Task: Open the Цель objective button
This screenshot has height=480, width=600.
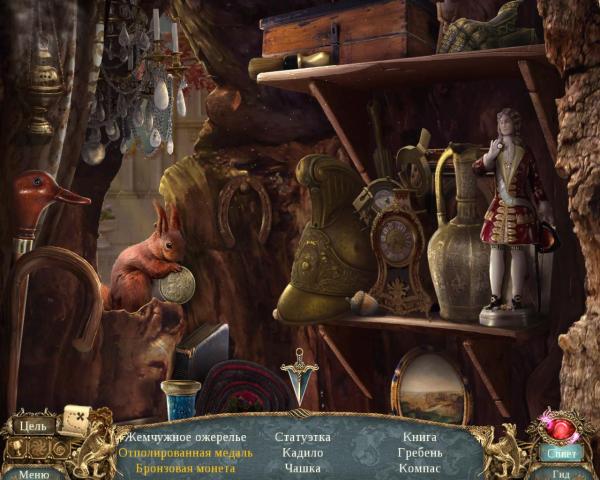Action: [32, 426]
